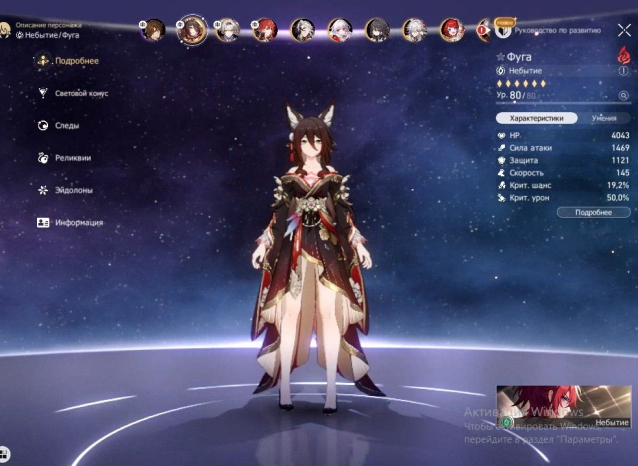Image resolution: width=638 pixels, height=466 pixels.
Task: Click the red fire element icon
Action: pos(623,57)
